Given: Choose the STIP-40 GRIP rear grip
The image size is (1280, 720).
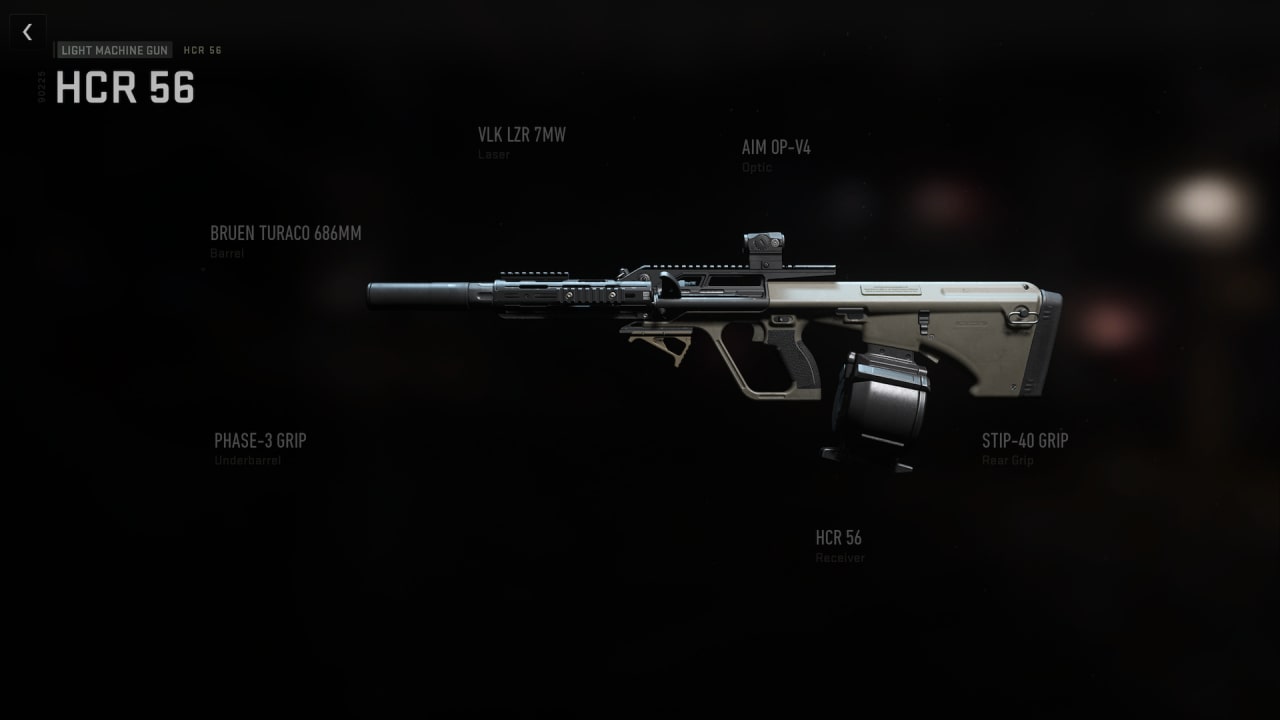Looking at the screenshot, I should click(x=1024, y=440).
